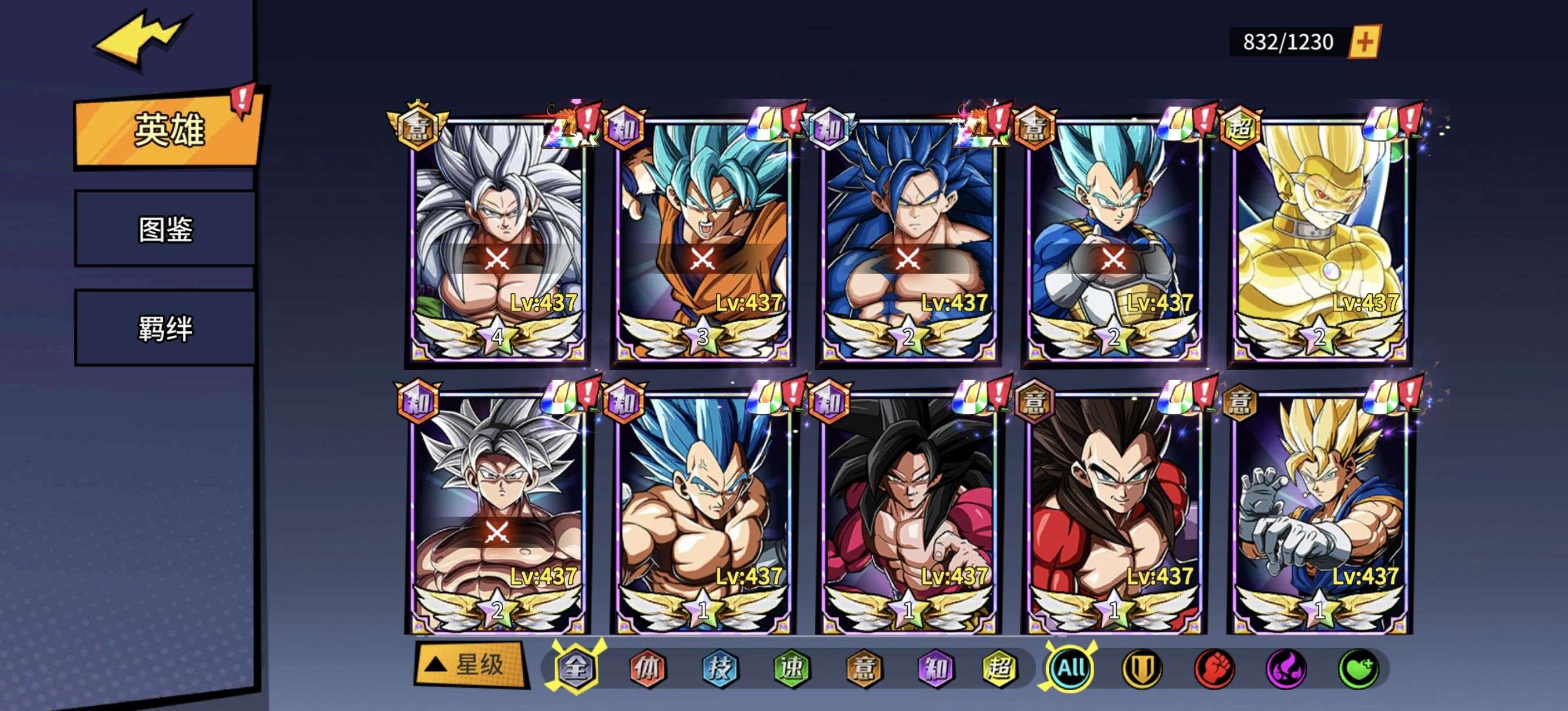Filter heroes by purple 和 attribute
Screen dimensions: 1568x711
935,668
